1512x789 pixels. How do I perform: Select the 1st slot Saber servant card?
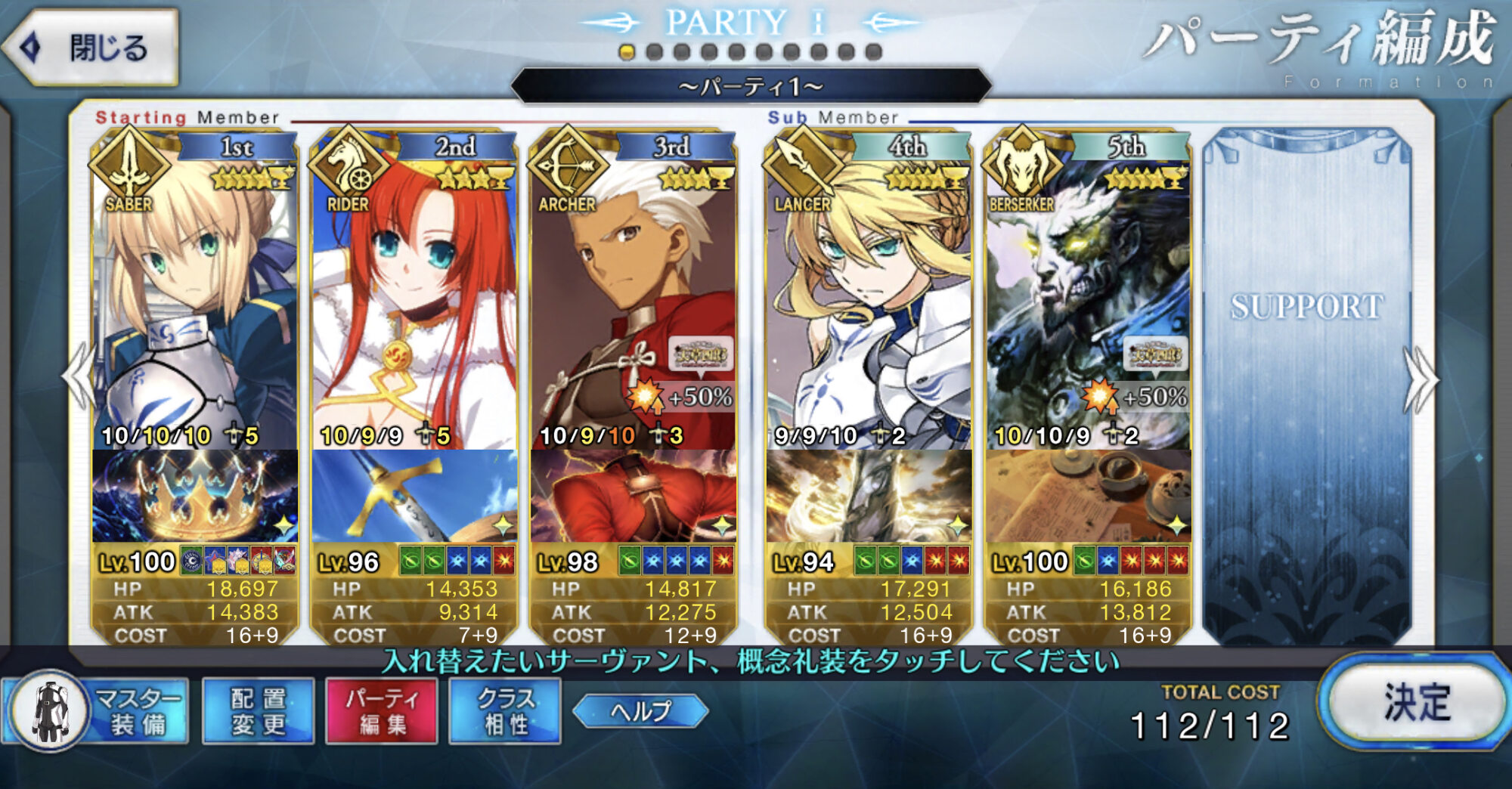click(x=194, y=302)
